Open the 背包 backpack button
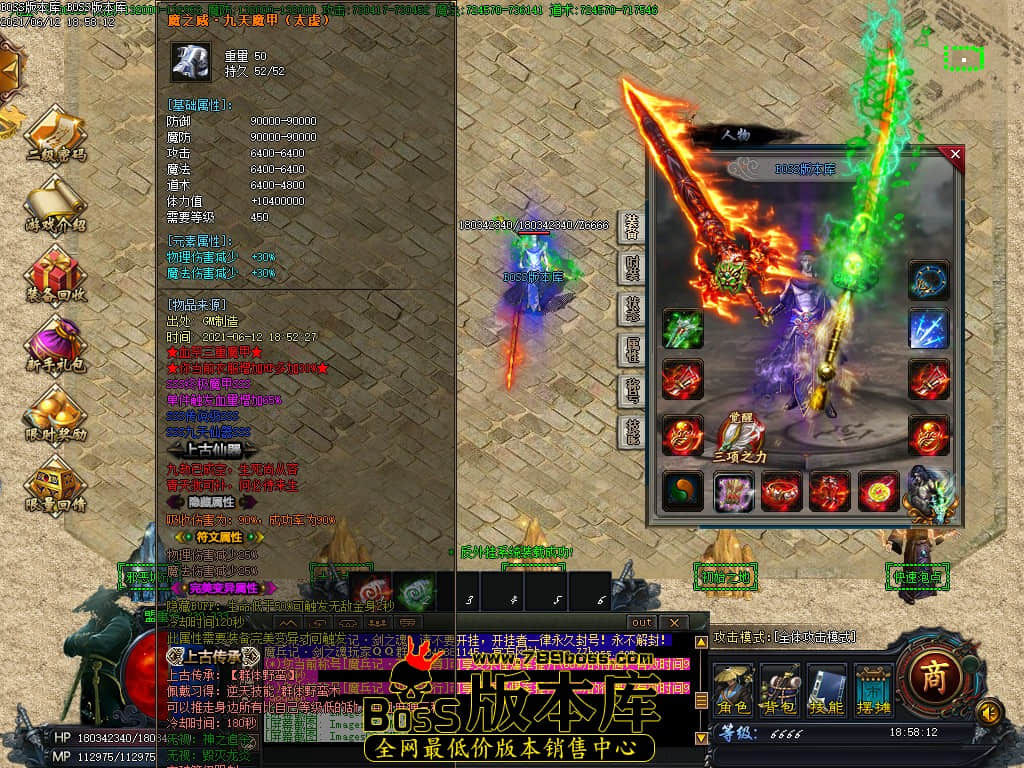 click(779, 689)
